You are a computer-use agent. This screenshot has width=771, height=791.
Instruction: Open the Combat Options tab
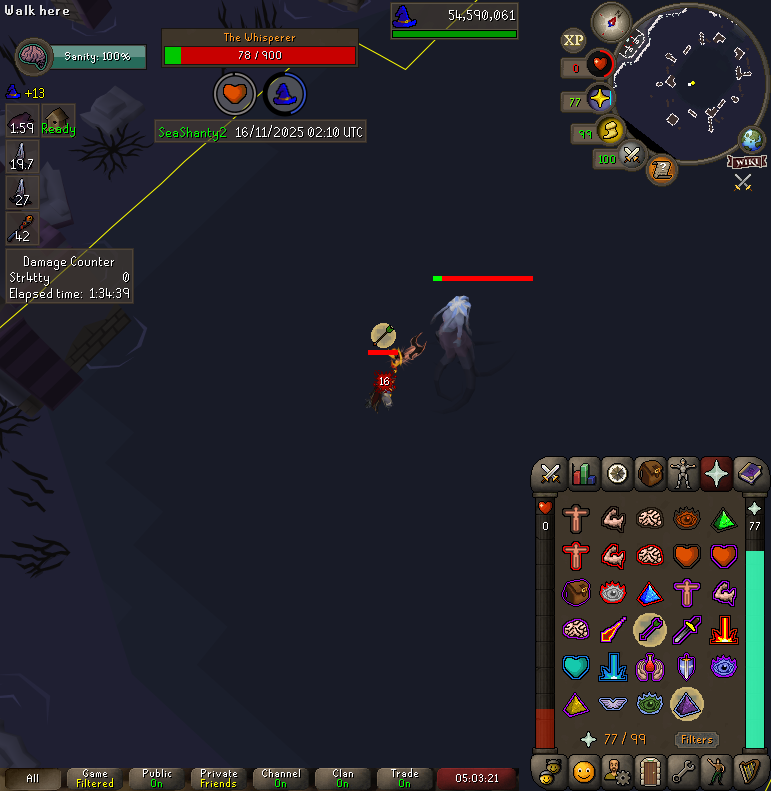(x=549, y=473)
